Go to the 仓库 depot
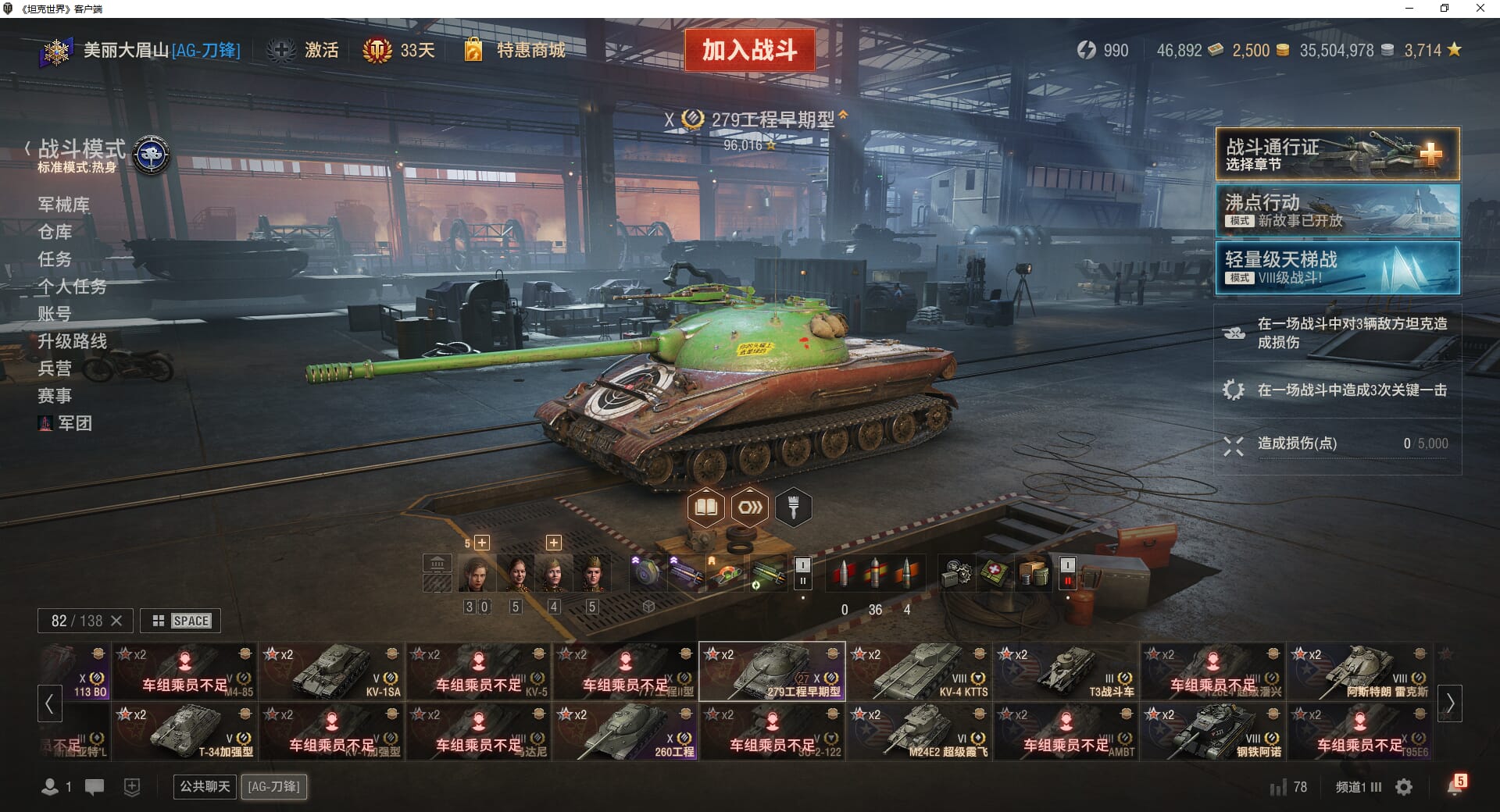Screen dimensions: 1500x812 55,232
